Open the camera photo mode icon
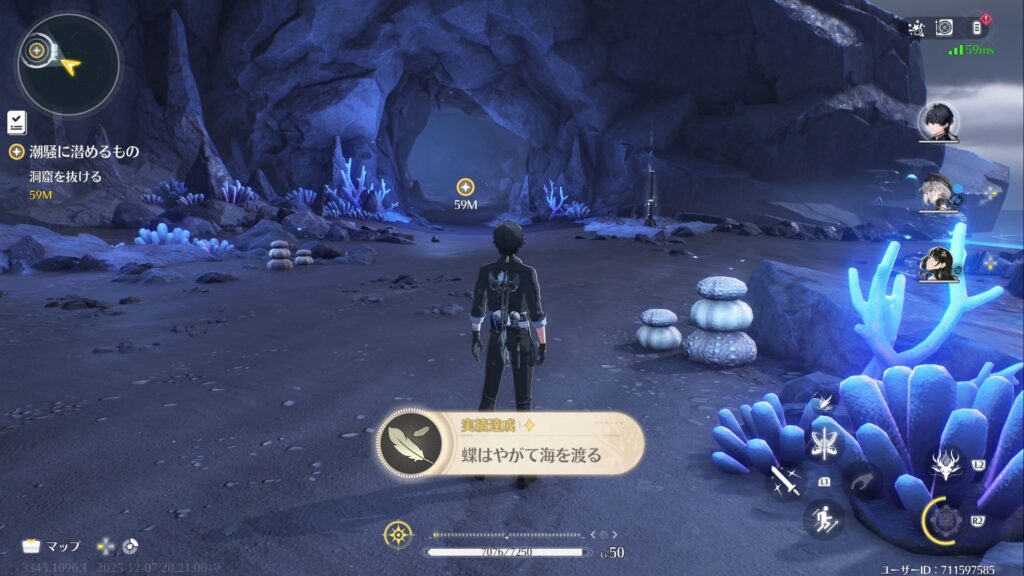1024x576 pixels. 944,28
